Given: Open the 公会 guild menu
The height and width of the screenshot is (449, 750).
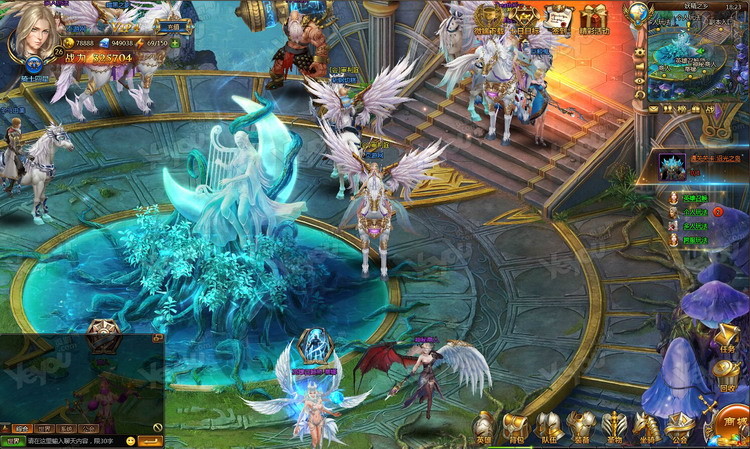Looking at the screenshot, I should [x=680, y=425].
